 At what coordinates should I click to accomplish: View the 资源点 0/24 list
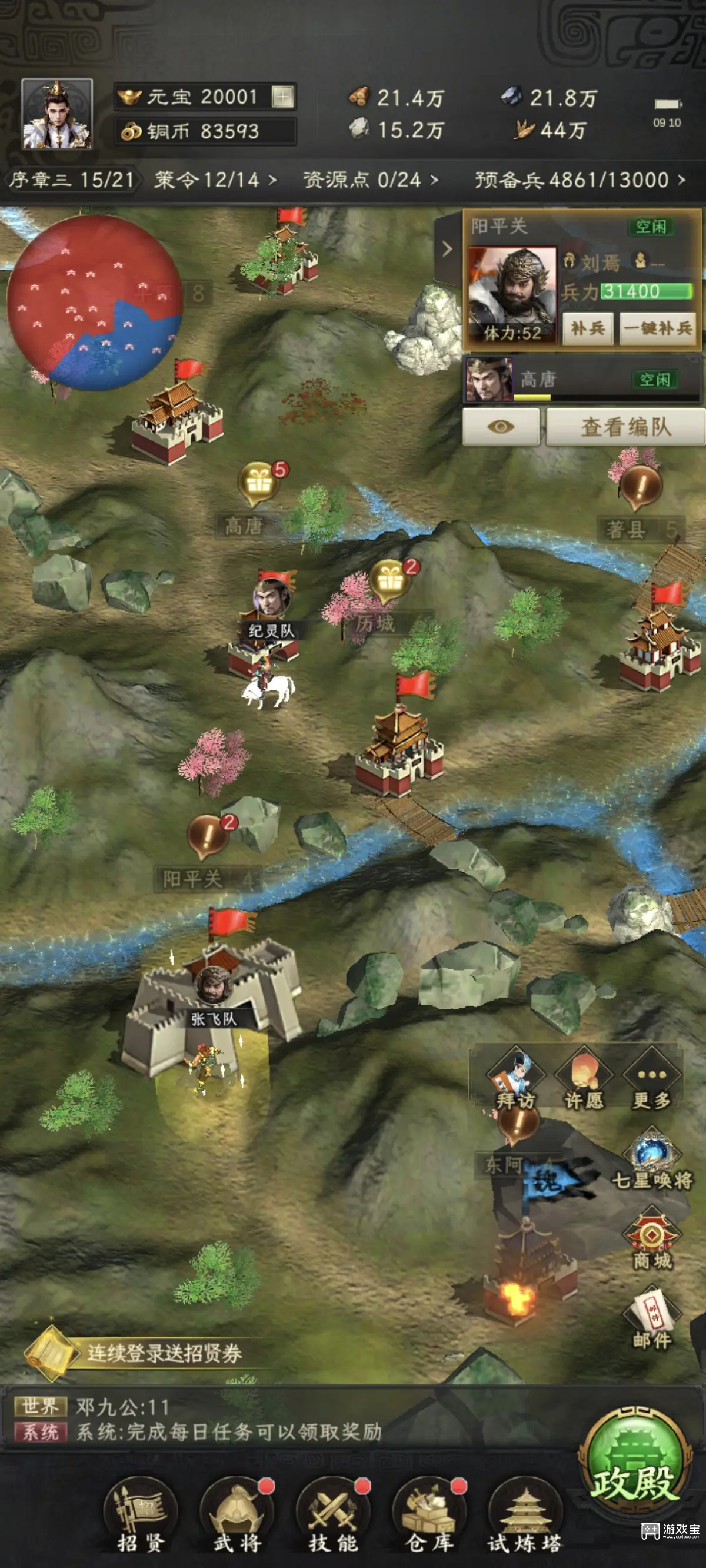(x=370, y=180)
